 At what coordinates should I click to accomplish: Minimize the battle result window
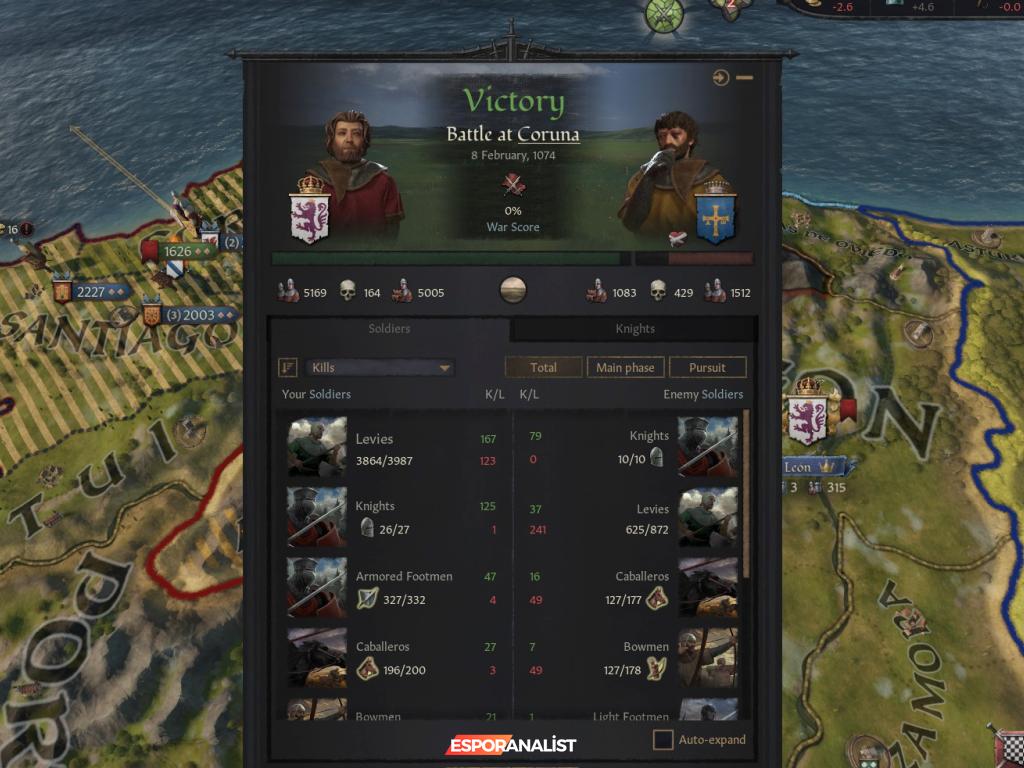tap(745, 78)
